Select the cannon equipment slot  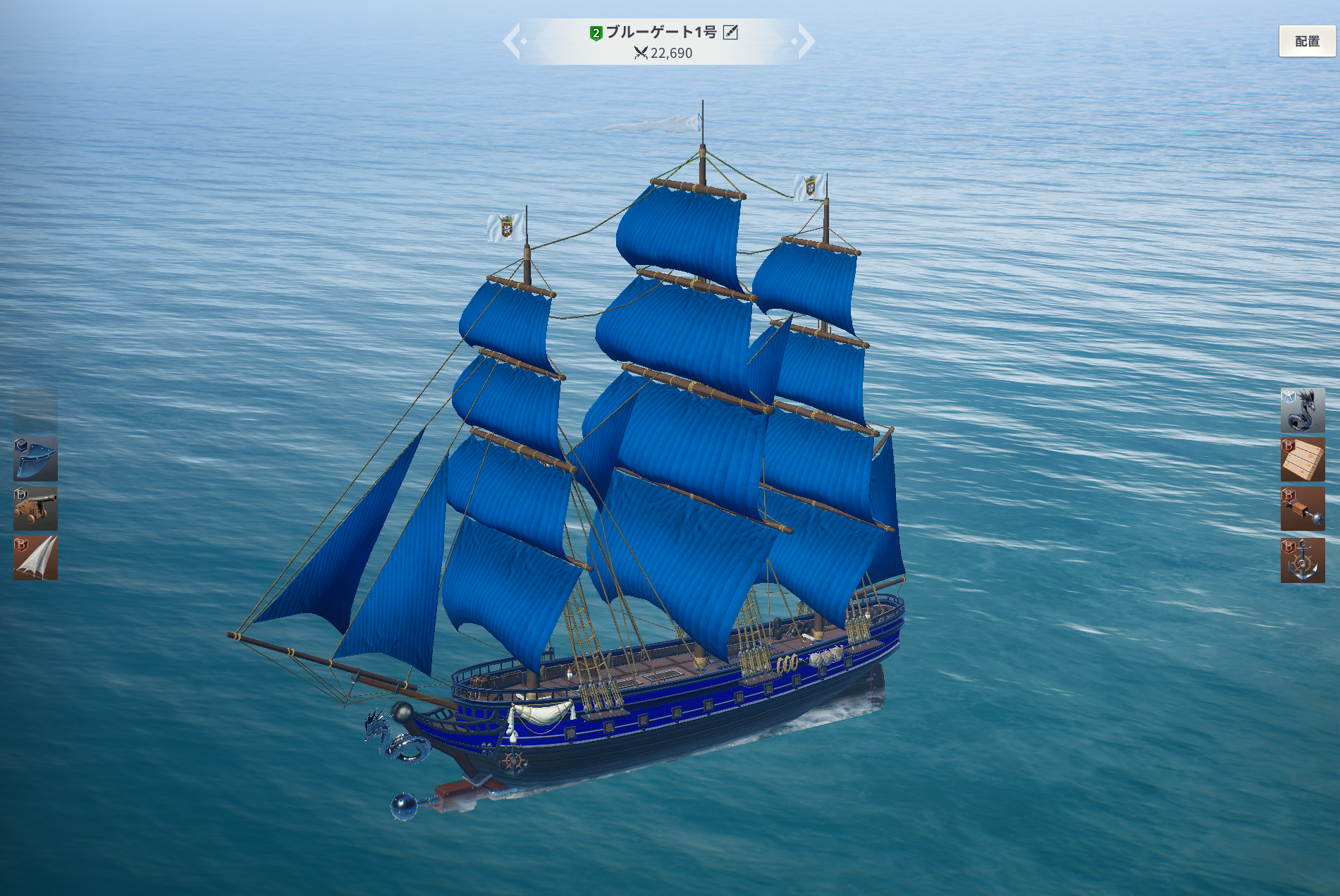(x=35, y=508)
